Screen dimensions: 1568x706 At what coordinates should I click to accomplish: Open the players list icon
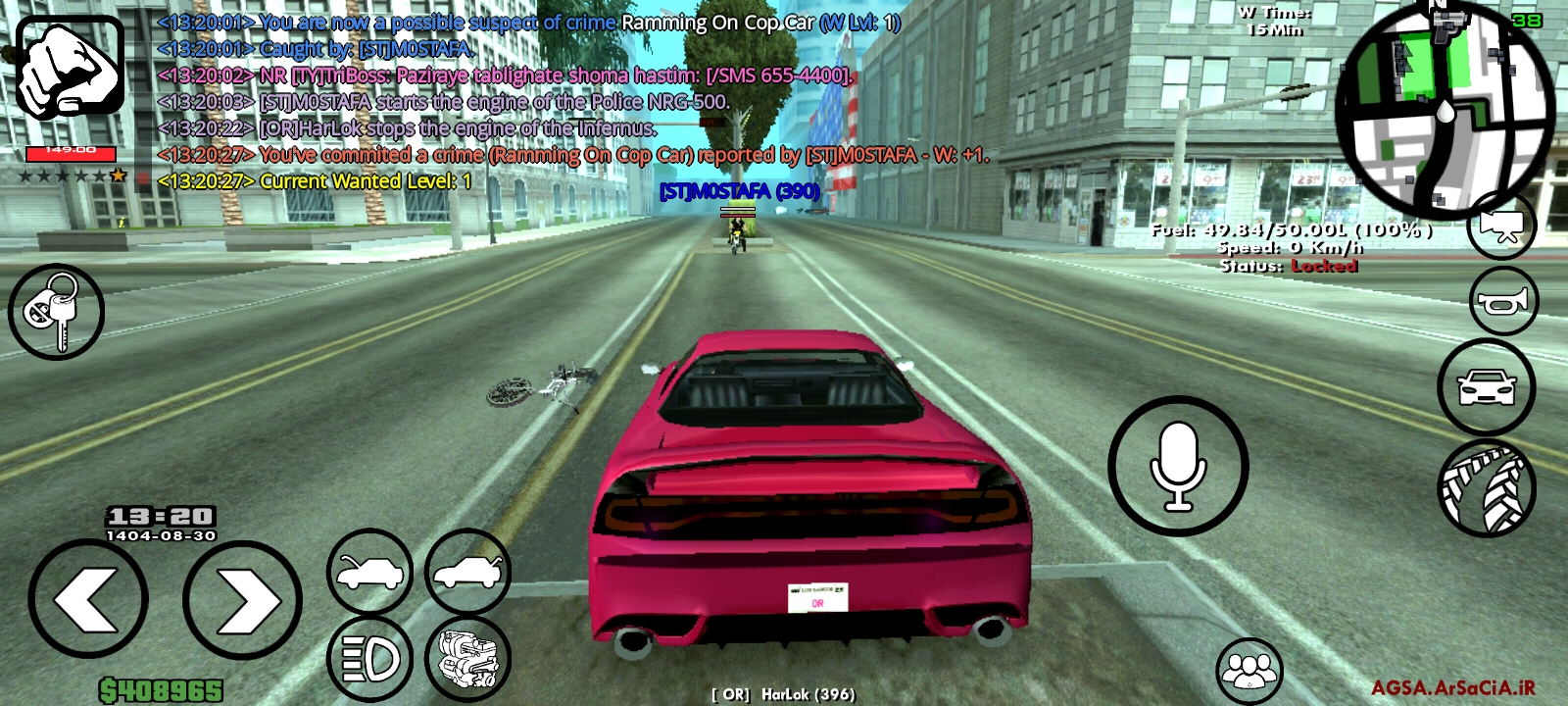(x=1249, y=671)
